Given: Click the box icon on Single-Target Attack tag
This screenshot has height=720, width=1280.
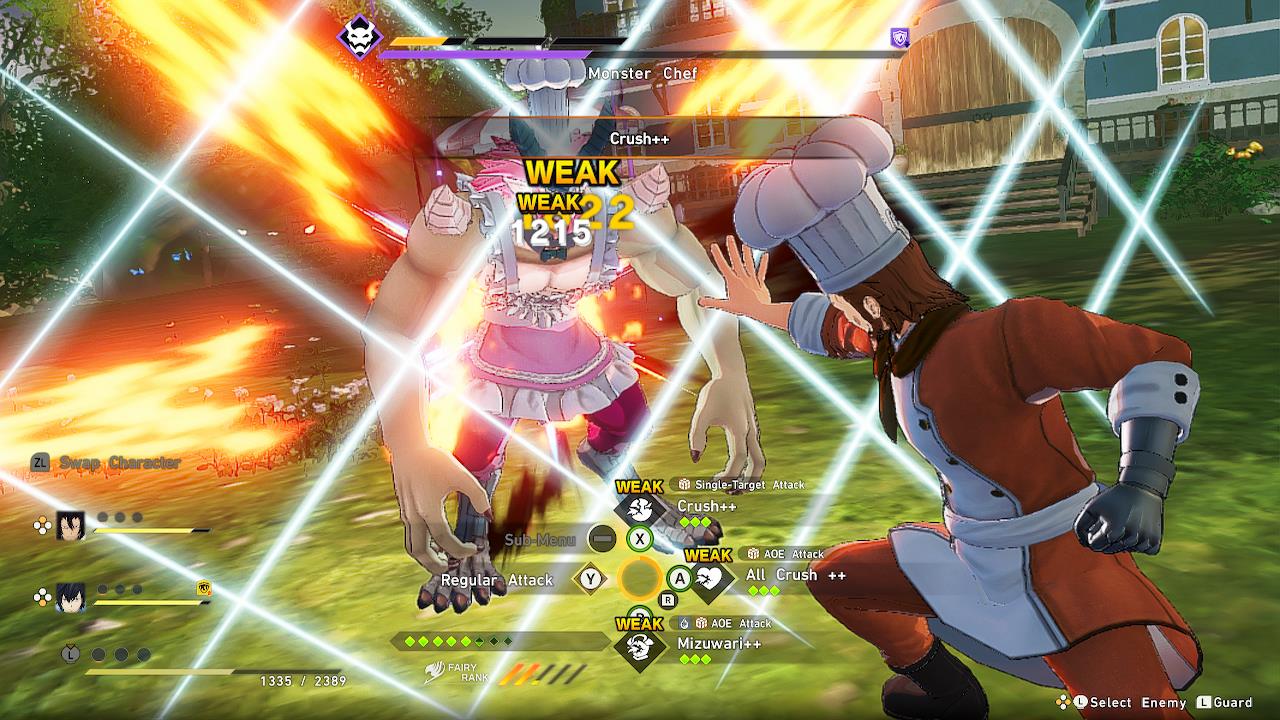Looking at the screenshot, I should click(685, 485).
